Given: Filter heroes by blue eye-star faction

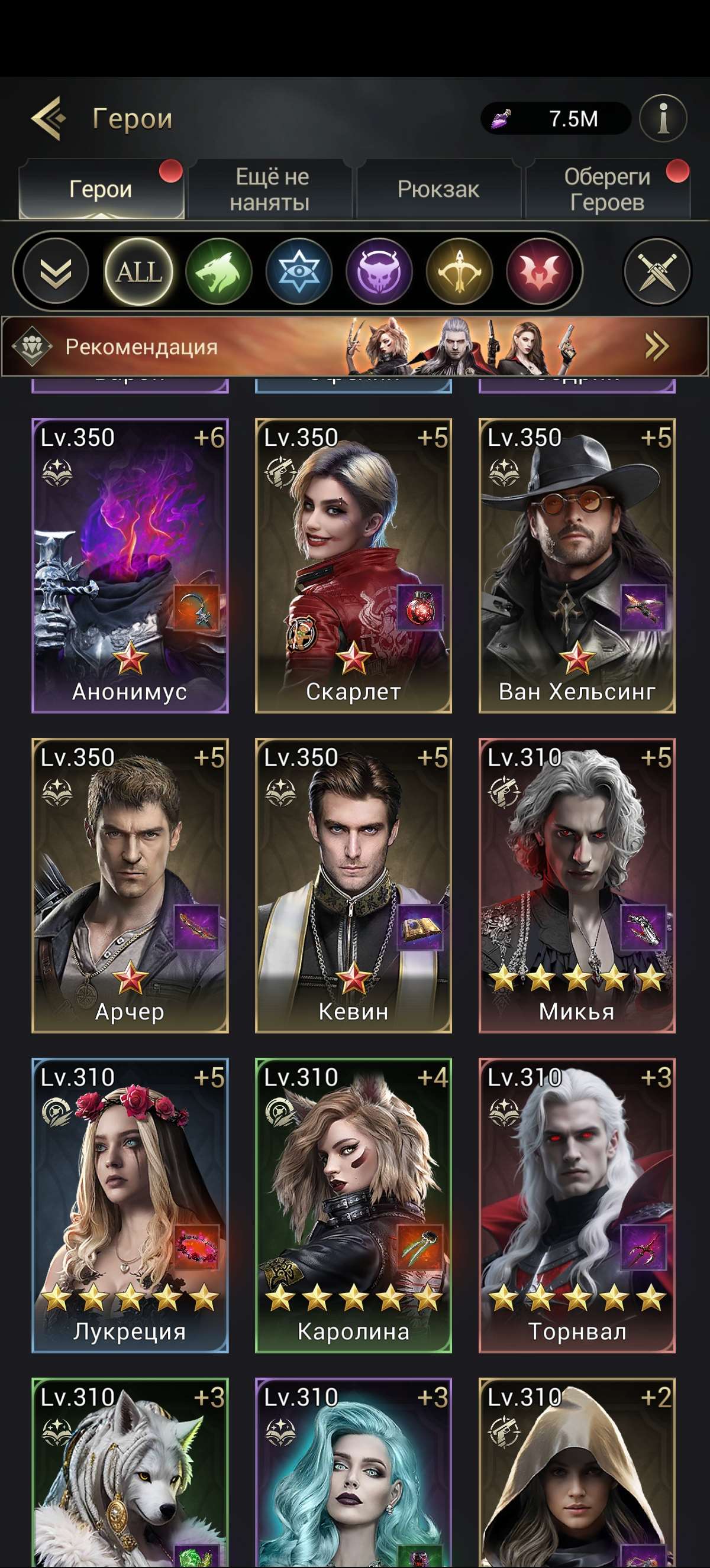Looking at the screenshot, I should [299, 271].
